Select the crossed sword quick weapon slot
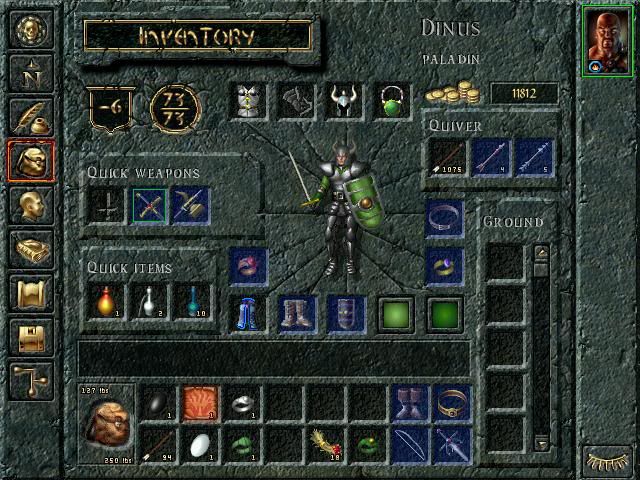 [149, 206]
